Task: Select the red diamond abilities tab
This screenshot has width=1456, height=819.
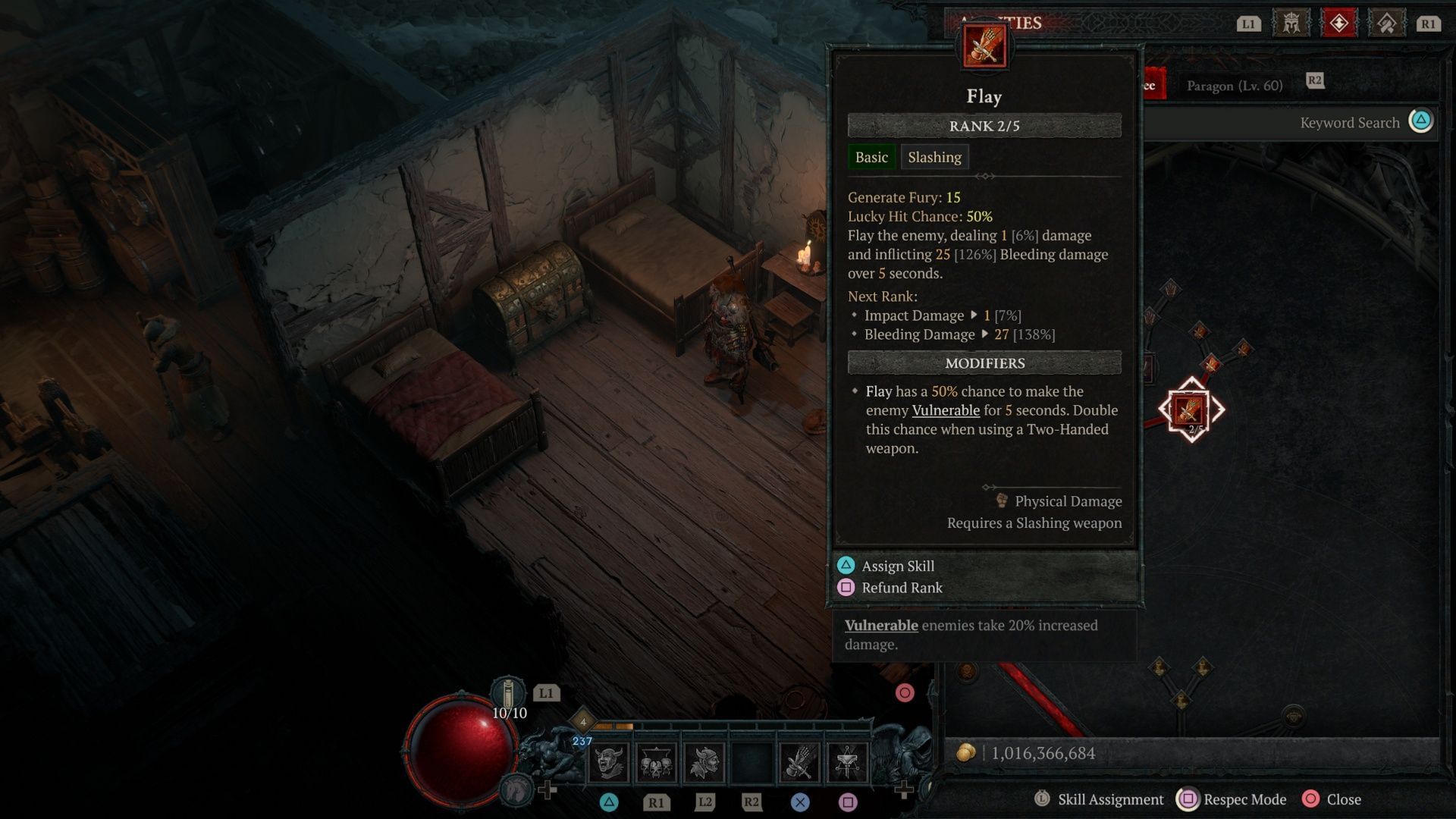Action: coord(1338,24)
